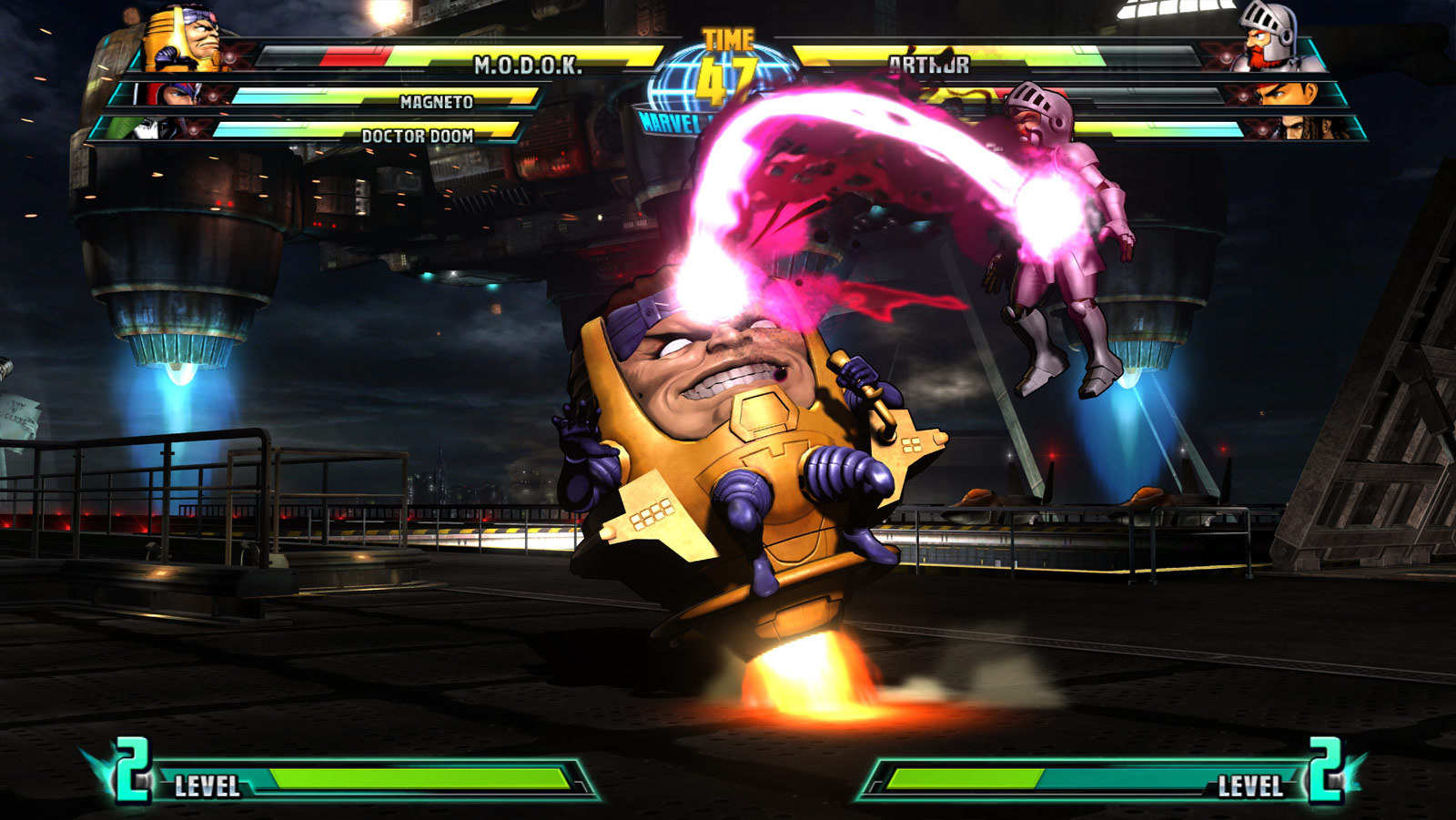Toggle the X-Factor marker next to Arthur's health bar
The height and width of the screenshot is (820, 1456).
pyautogui.click(x=1226, y=56)
